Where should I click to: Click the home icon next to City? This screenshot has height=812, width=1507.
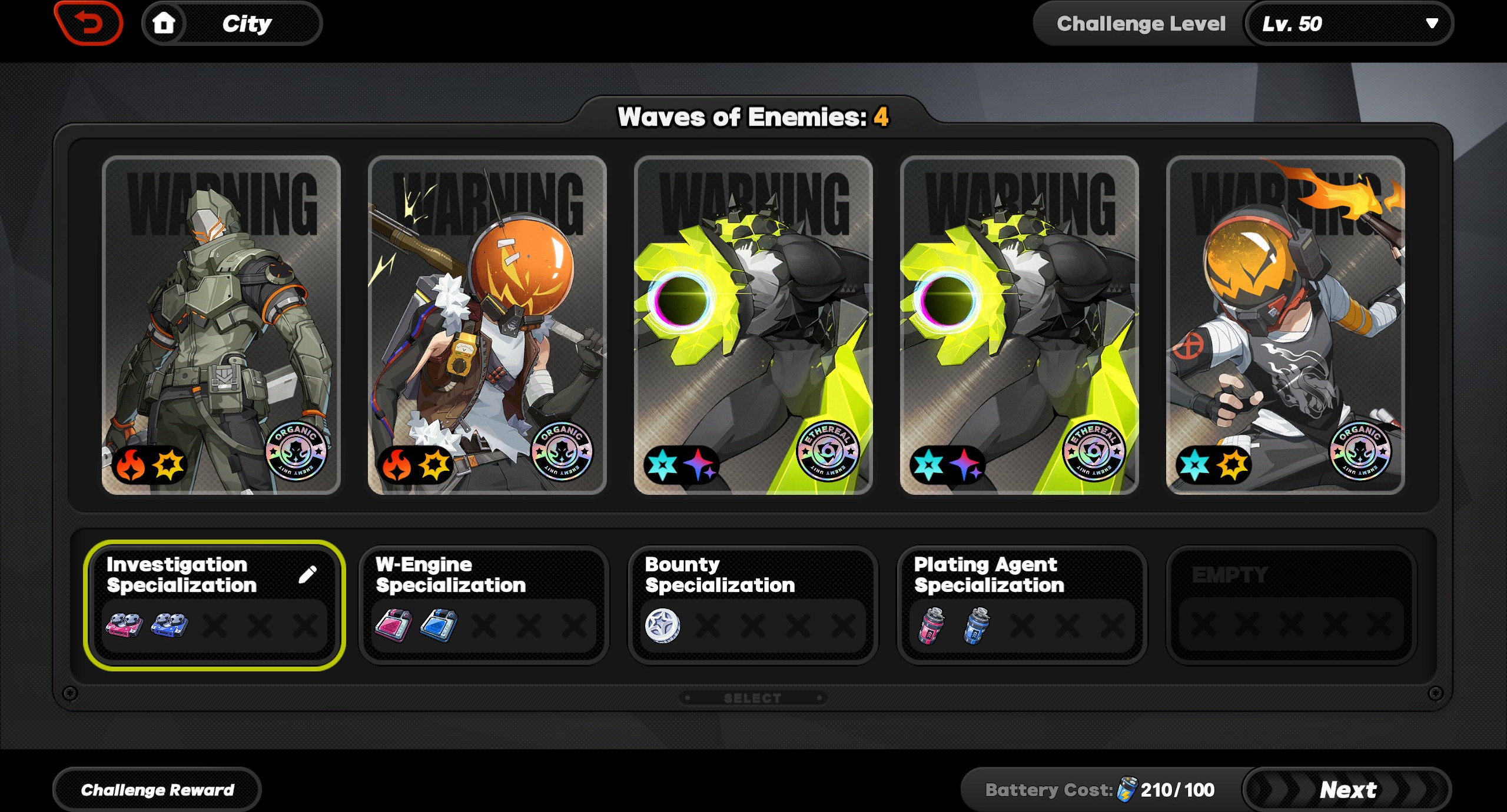pos(165,23)
